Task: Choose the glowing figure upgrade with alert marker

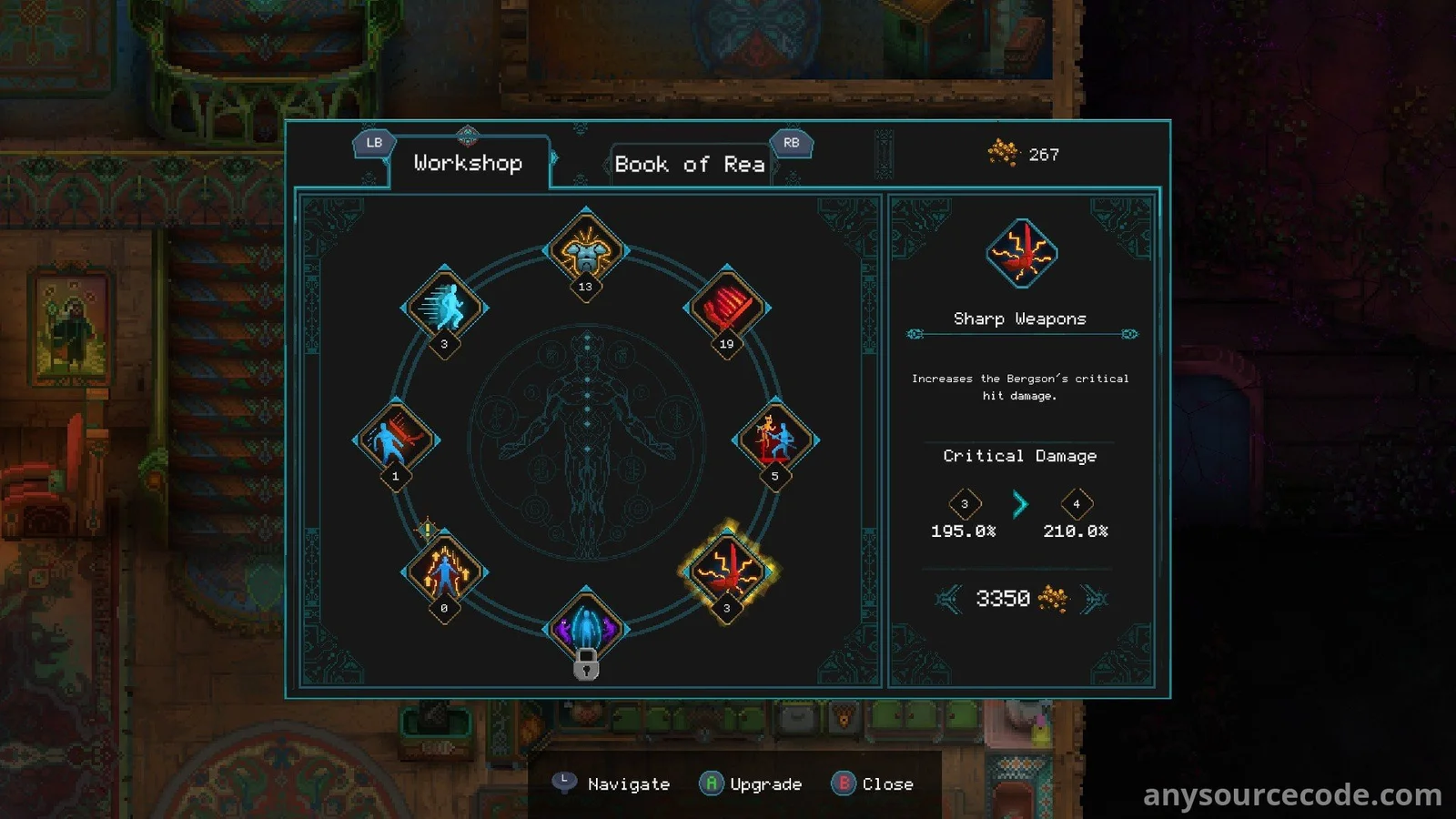Action: click(444, 571)
